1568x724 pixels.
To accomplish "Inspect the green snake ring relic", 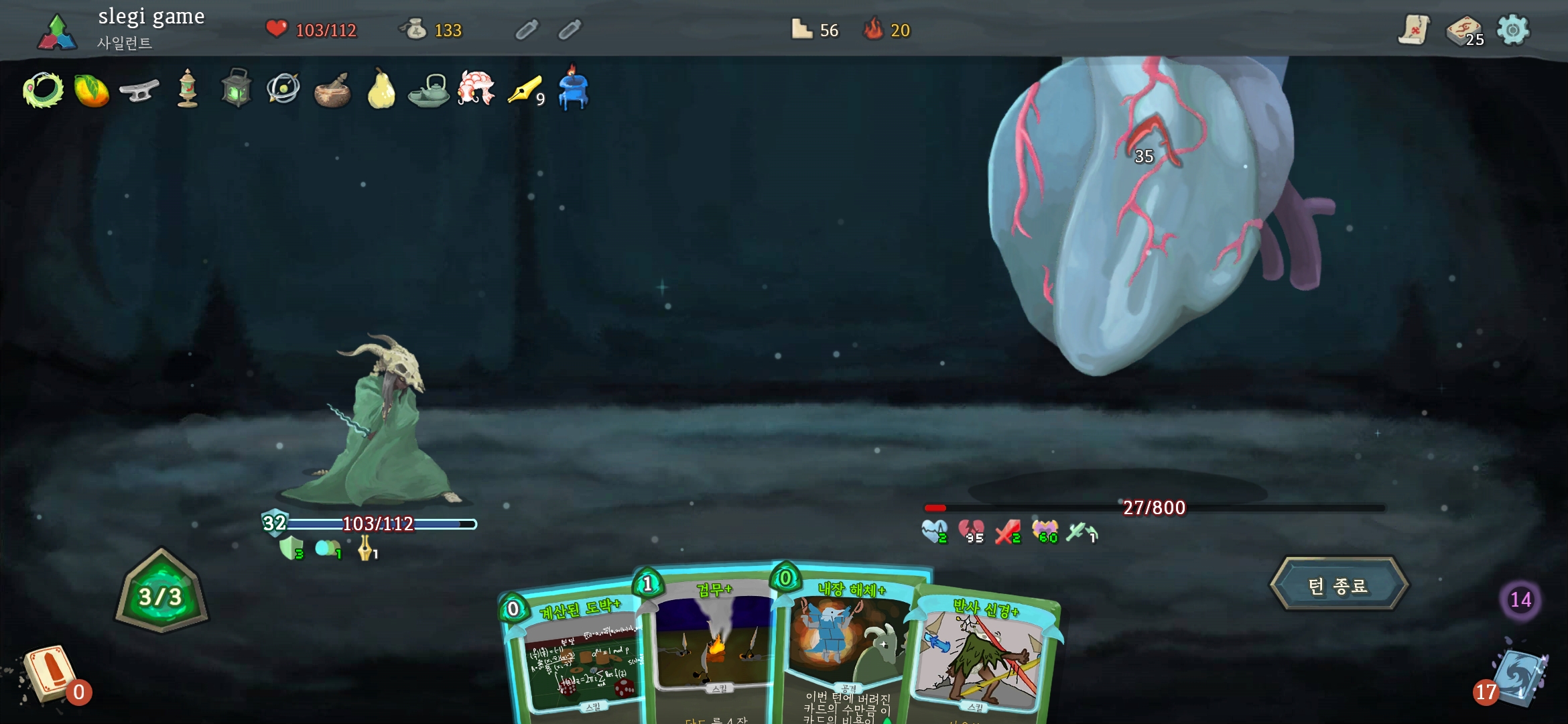I will [43, 89].
